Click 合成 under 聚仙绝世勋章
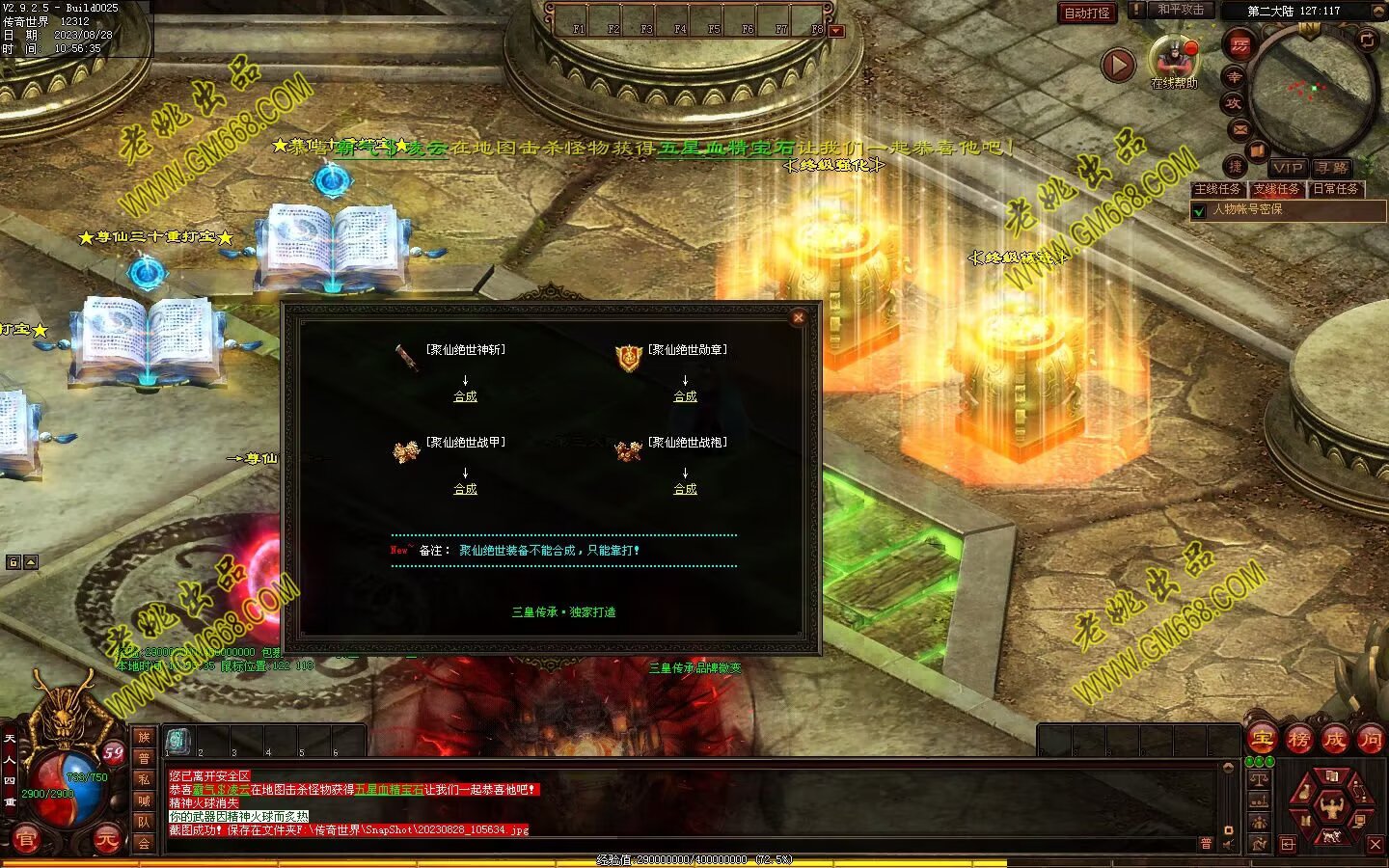Viewport: 1389px width, 868px height. click(685, 396)
